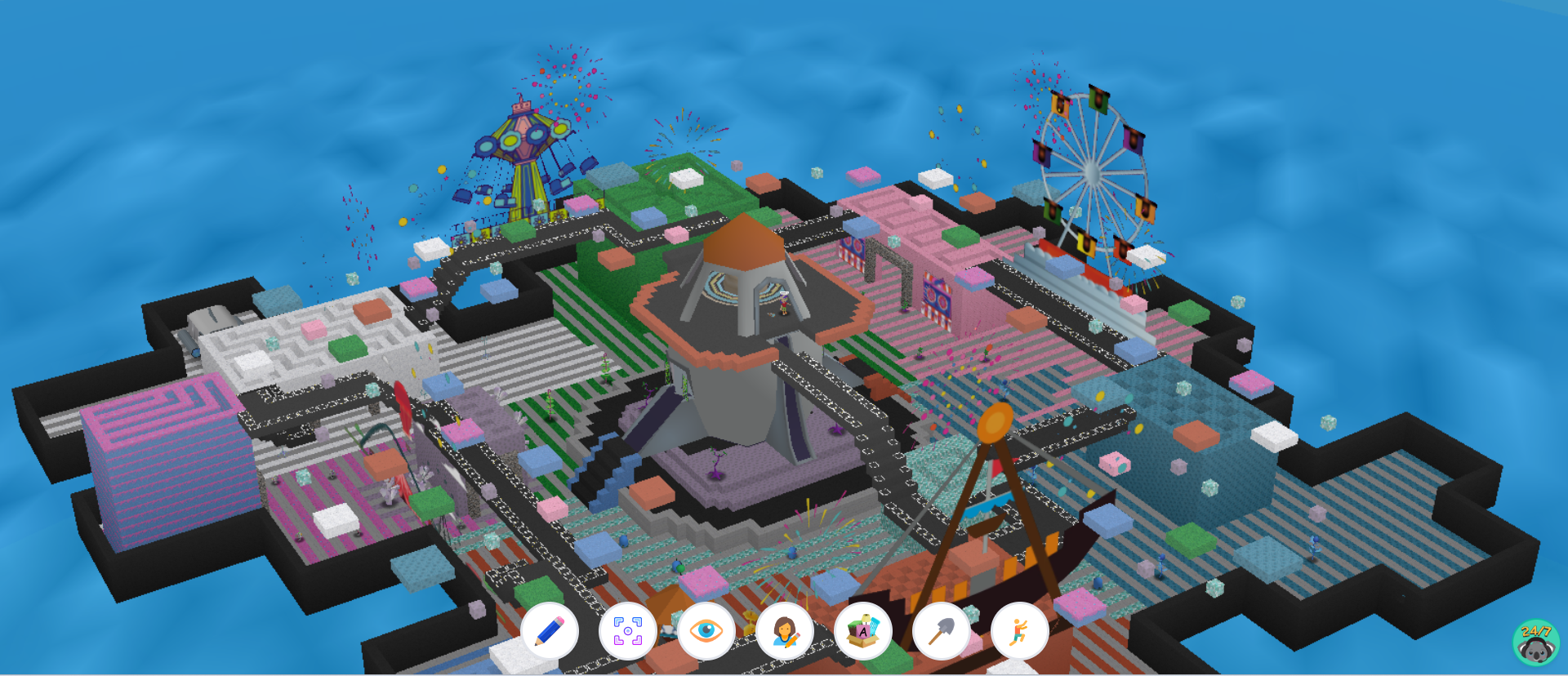Enter run/play mode with the runner icon

tap(1020, 630)
